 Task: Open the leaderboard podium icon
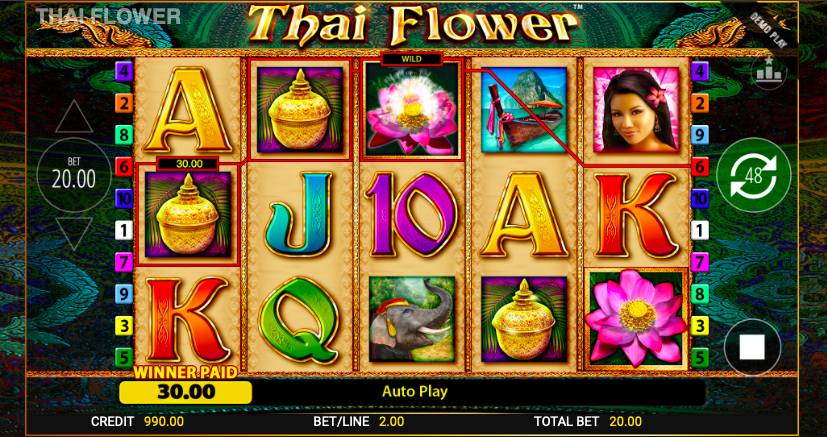click(x=768, y=71)
